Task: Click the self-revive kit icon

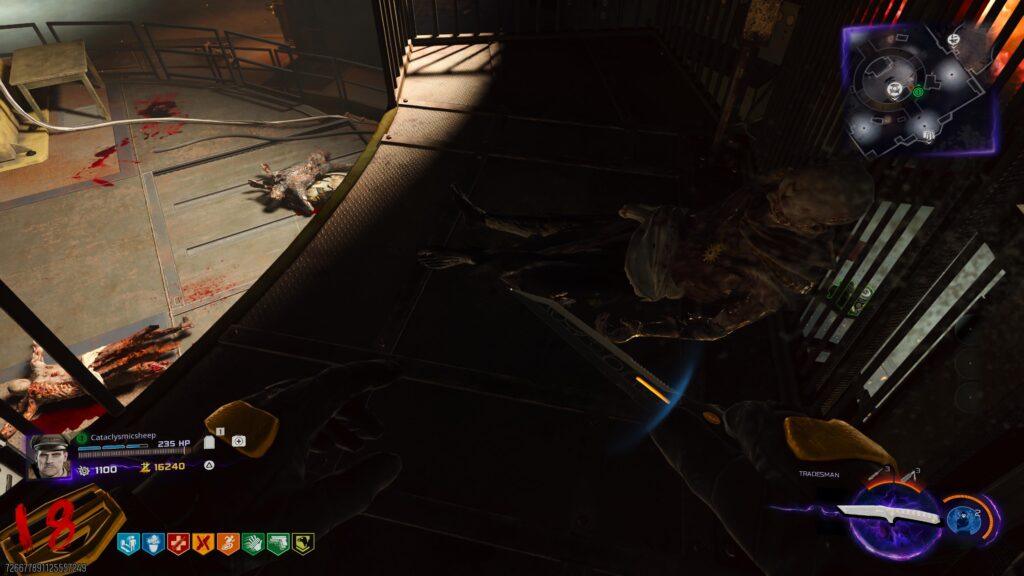Action: pos(238,441)
